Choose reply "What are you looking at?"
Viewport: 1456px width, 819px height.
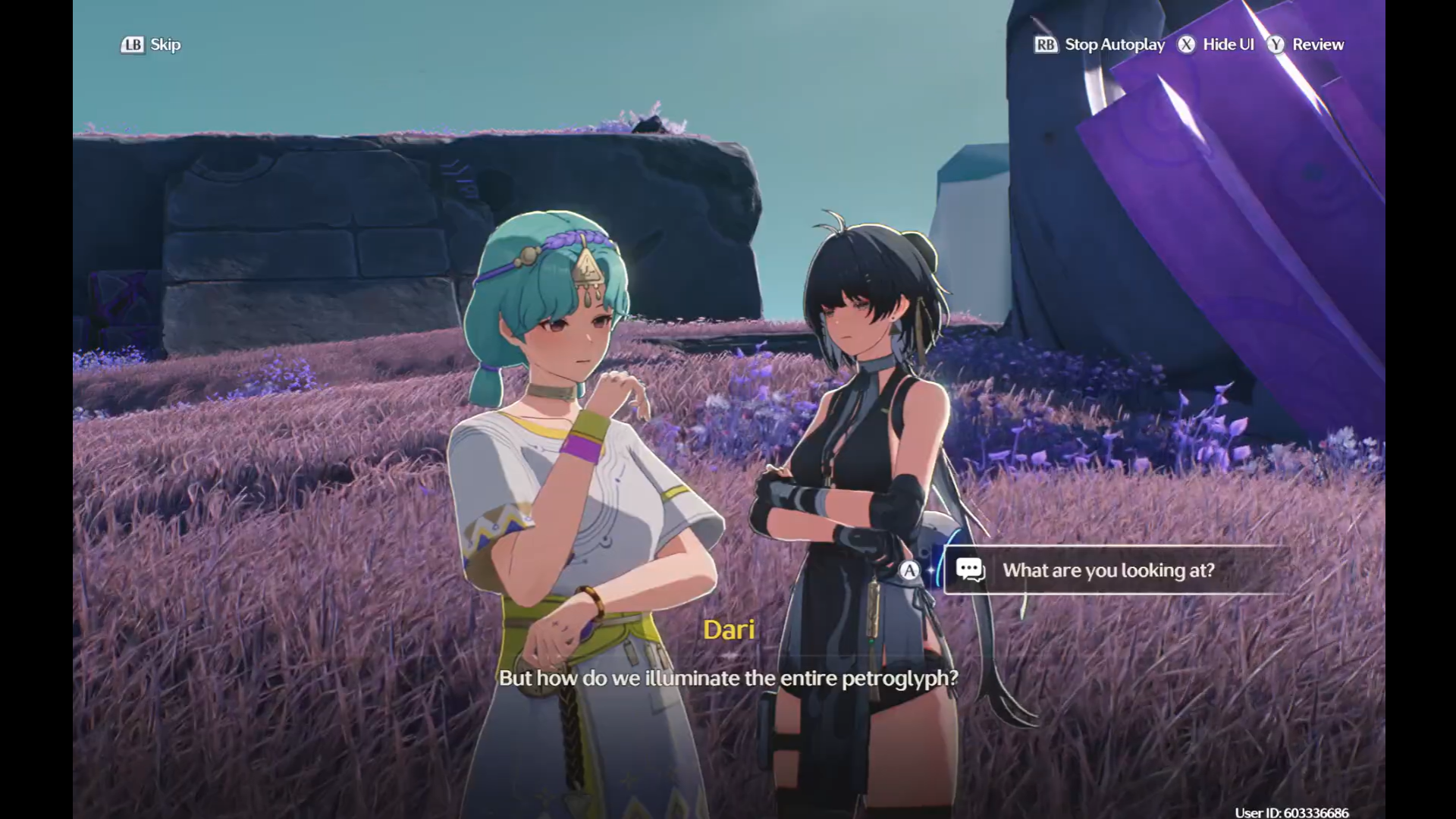[x=1108, y=570]
